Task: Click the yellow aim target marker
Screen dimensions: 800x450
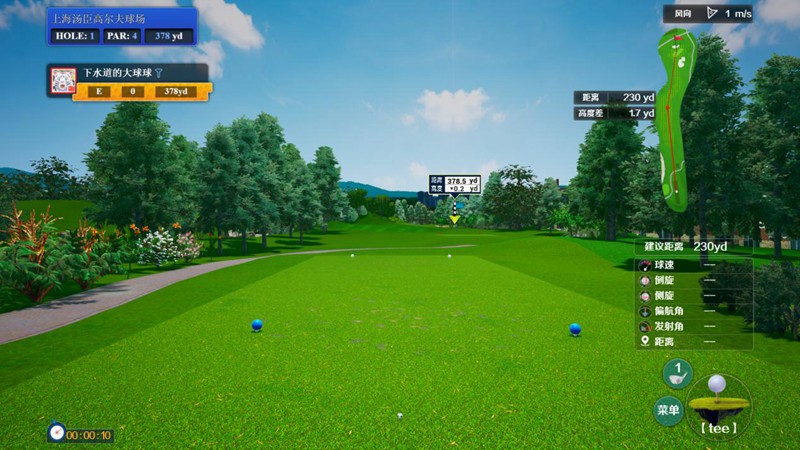Action: click(x=455, y=217)
